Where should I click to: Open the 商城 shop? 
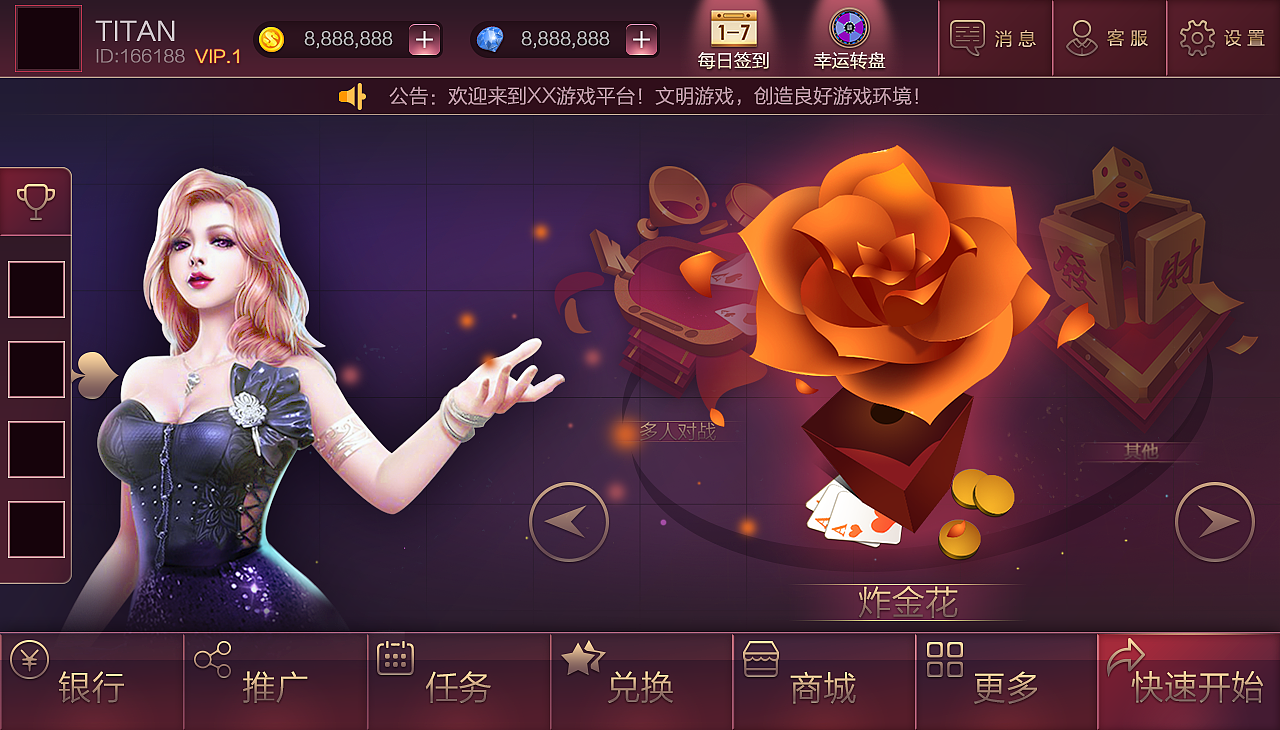pos(823,682)
